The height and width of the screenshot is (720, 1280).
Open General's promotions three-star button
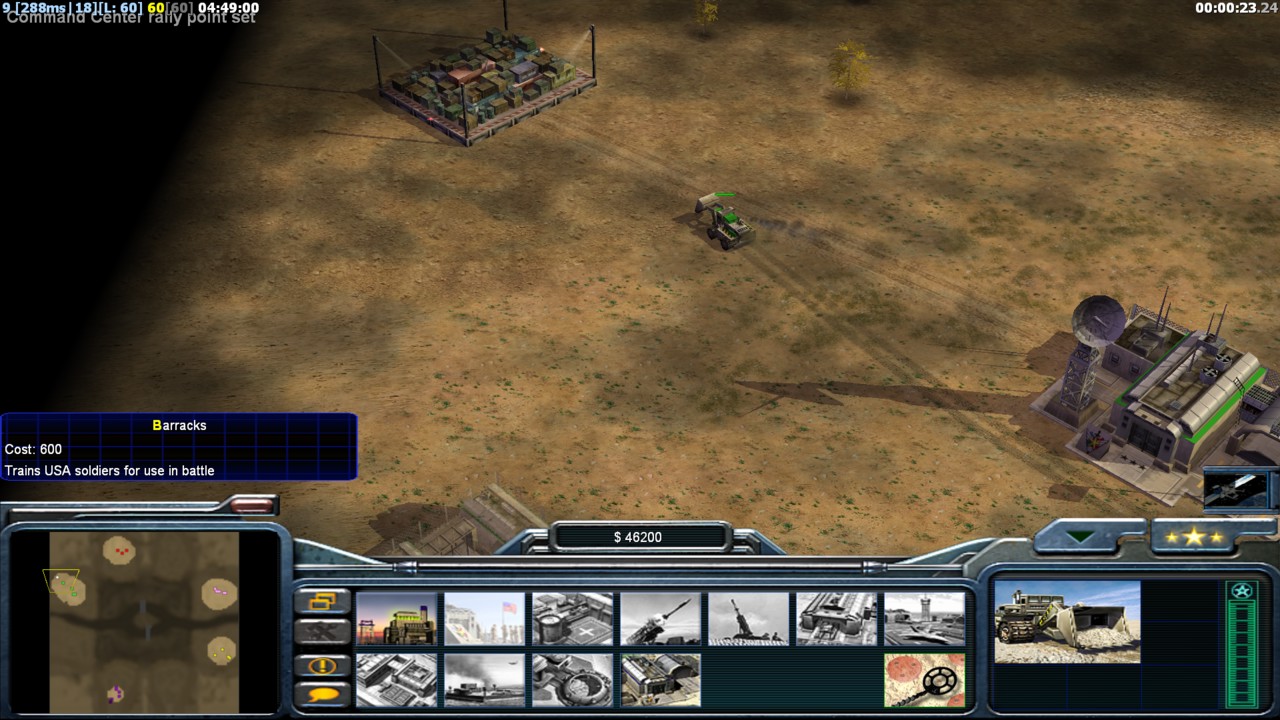click(x=1193, y=537)
